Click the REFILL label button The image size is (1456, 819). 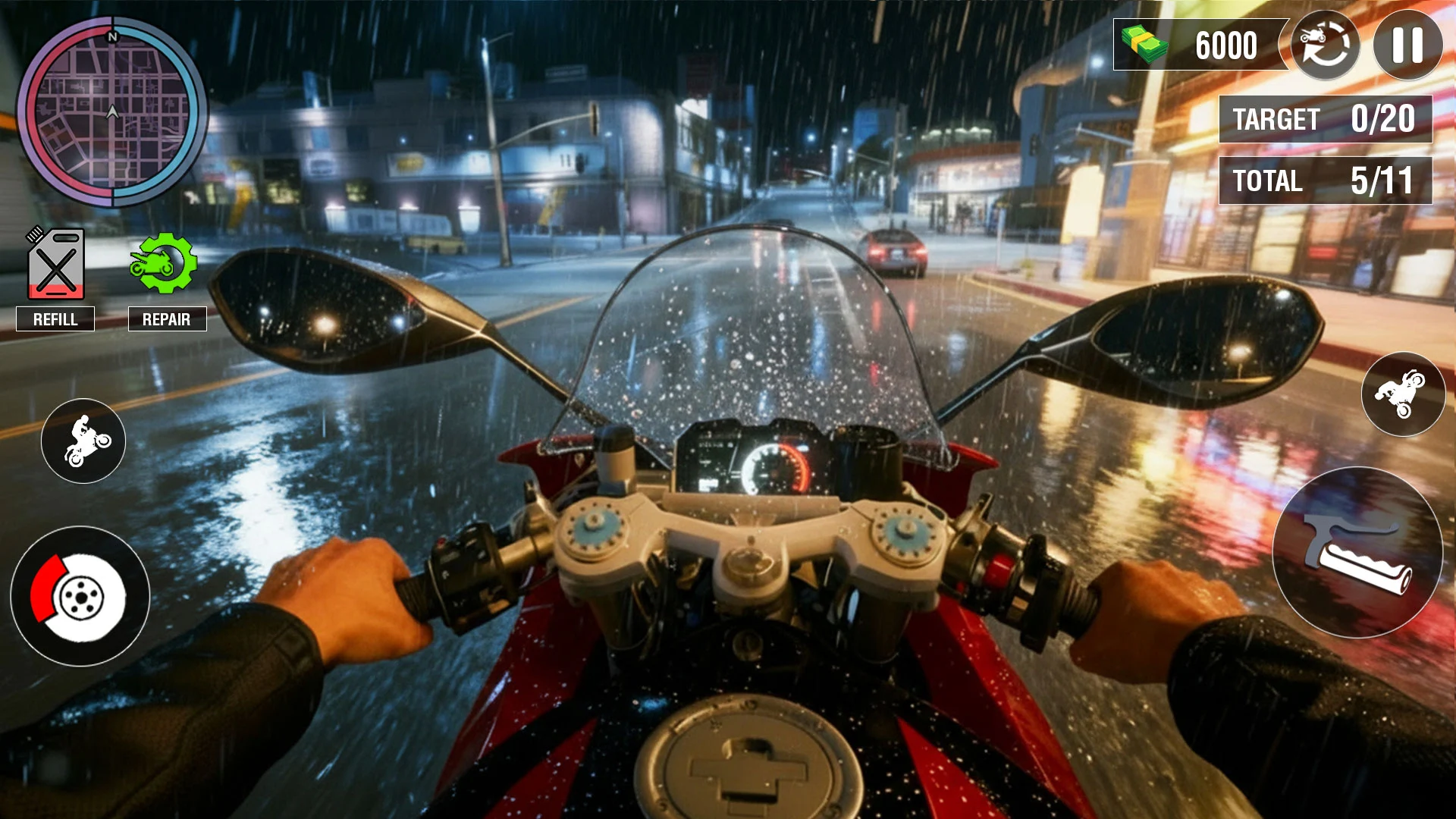(x=55, y=319)
